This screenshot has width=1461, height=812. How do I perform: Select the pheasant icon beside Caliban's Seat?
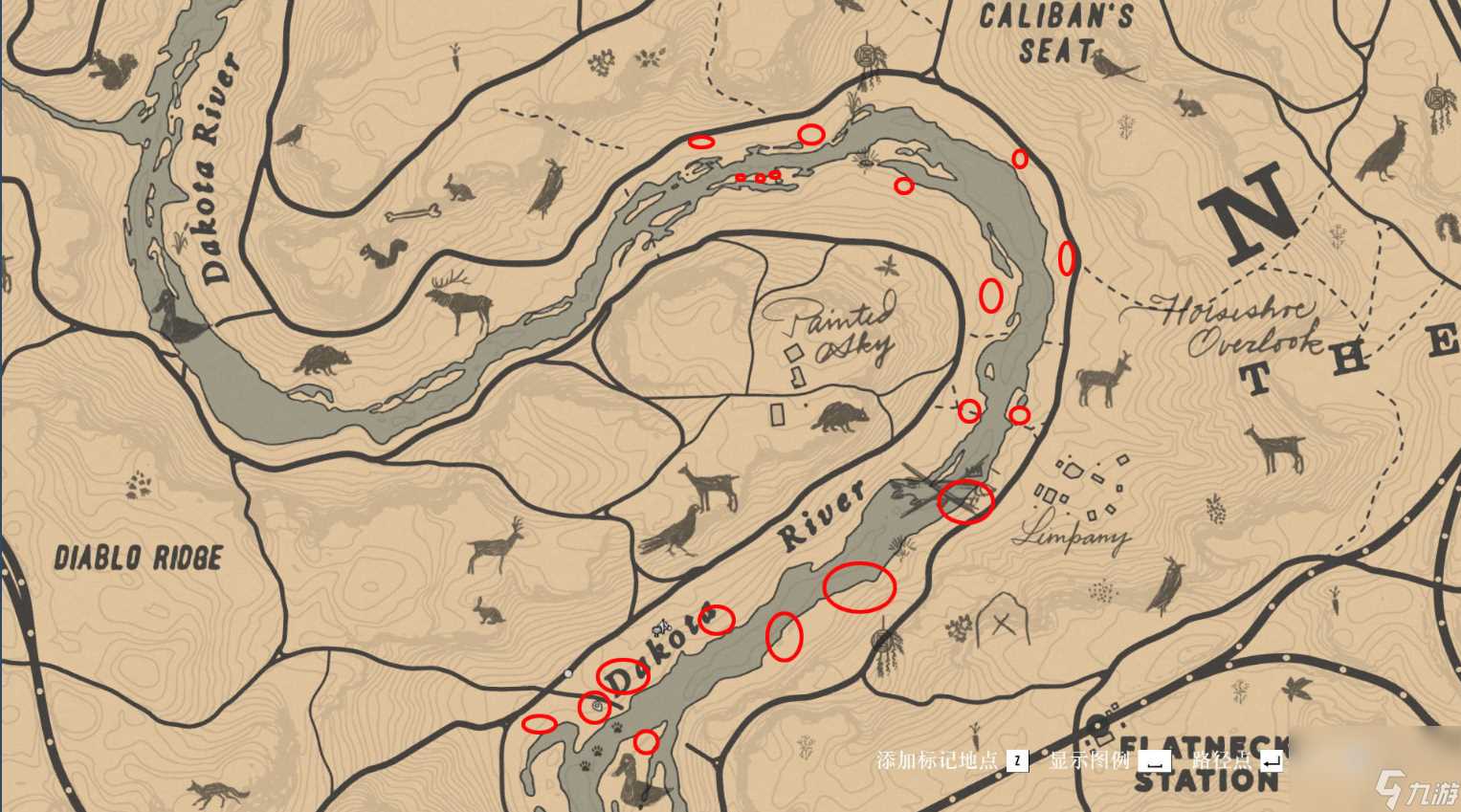coord(1113,67)
